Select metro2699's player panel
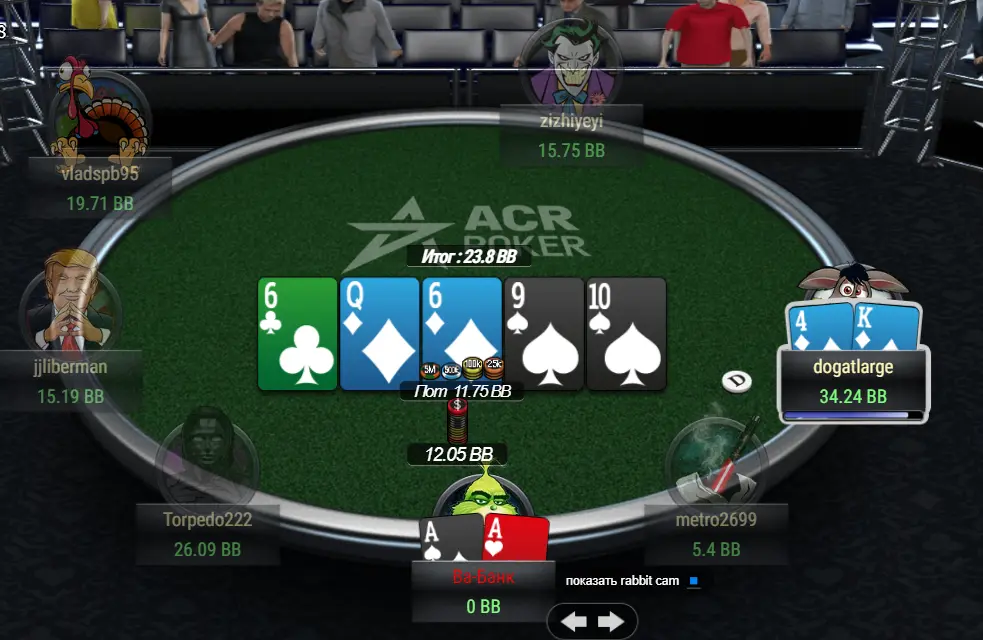This screenshot has width=983, height=640. tap(716, 534)
